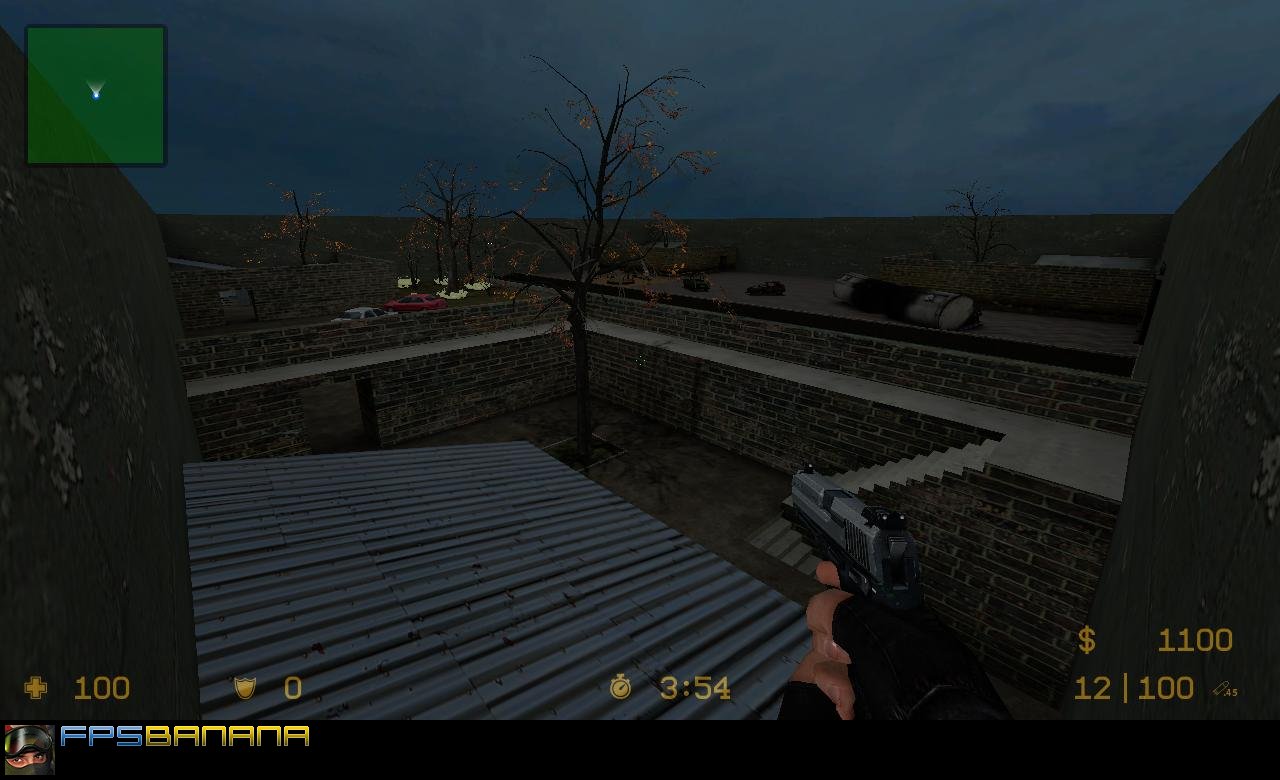Image resolution: width=1280 pixels, height=780 pixels.
Task: Click the armor value showing 0
Action: click(x=292, y=687)
